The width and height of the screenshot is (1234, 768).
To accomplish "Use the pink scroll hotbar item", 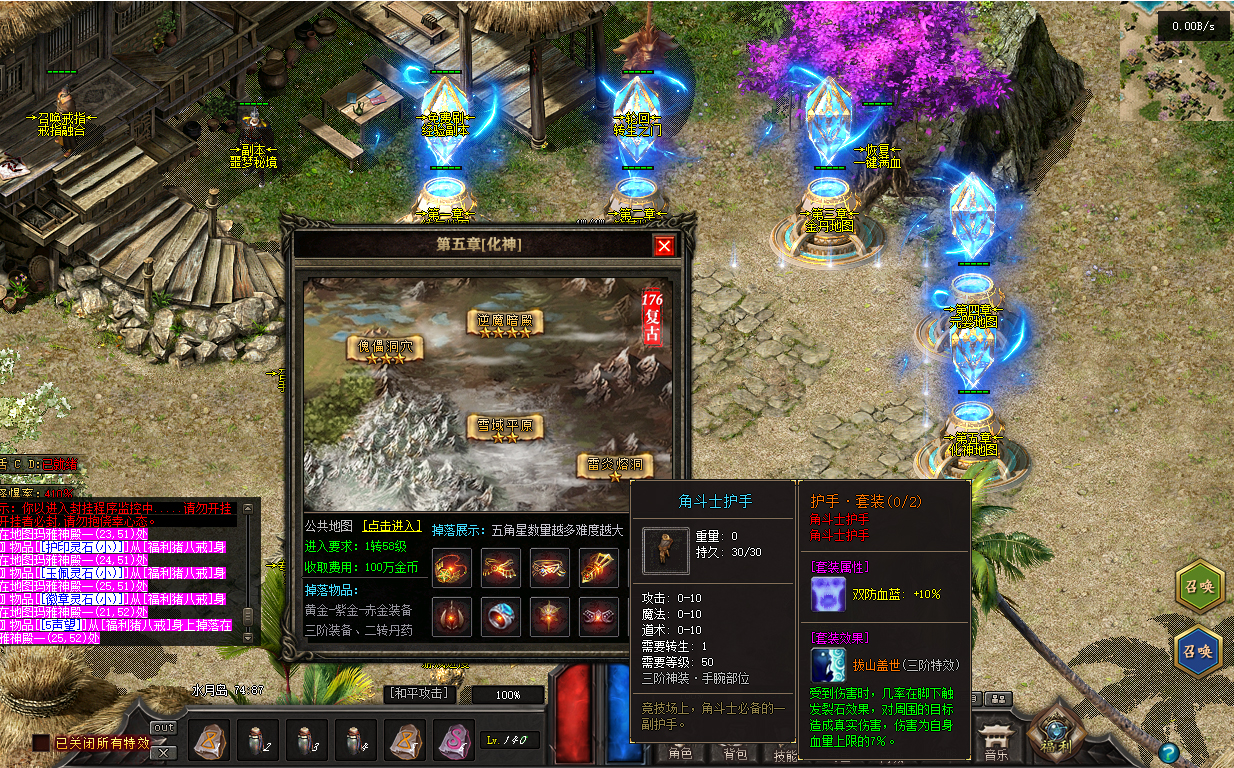I will pyautogui.click(x=454, y=741).
